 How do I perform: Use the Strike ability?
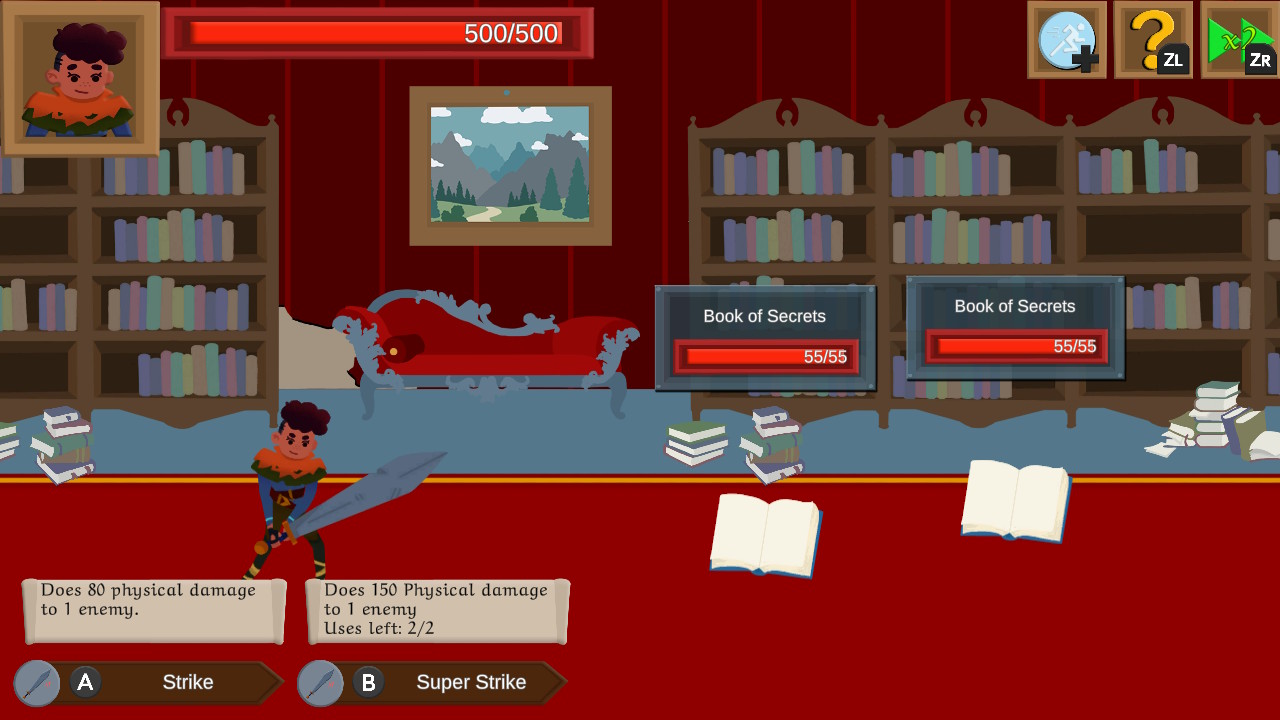tap(190, 683)
